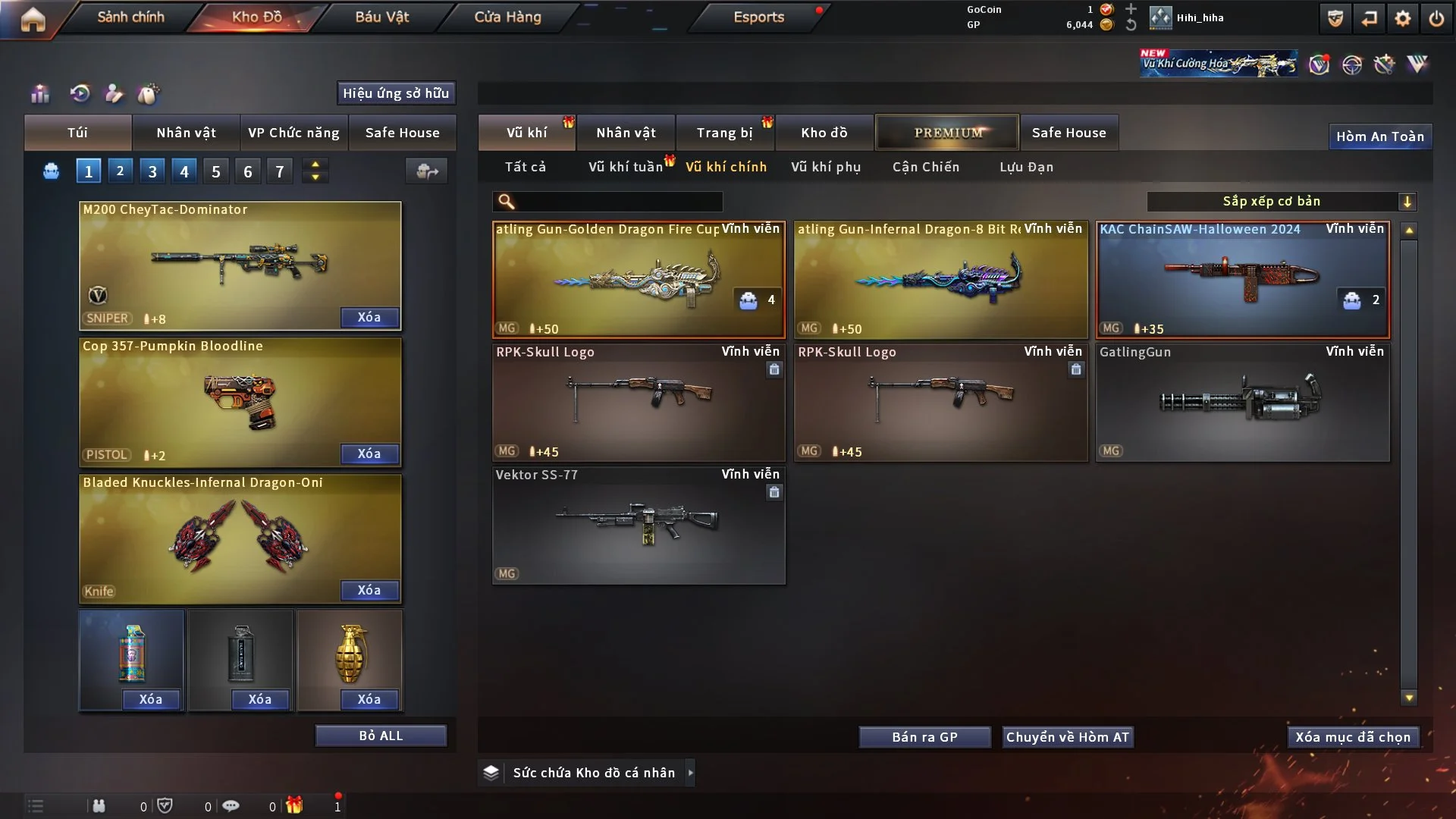Click the gear settings icon
The image size is (1456, 819).
(x=1402, y=18)
